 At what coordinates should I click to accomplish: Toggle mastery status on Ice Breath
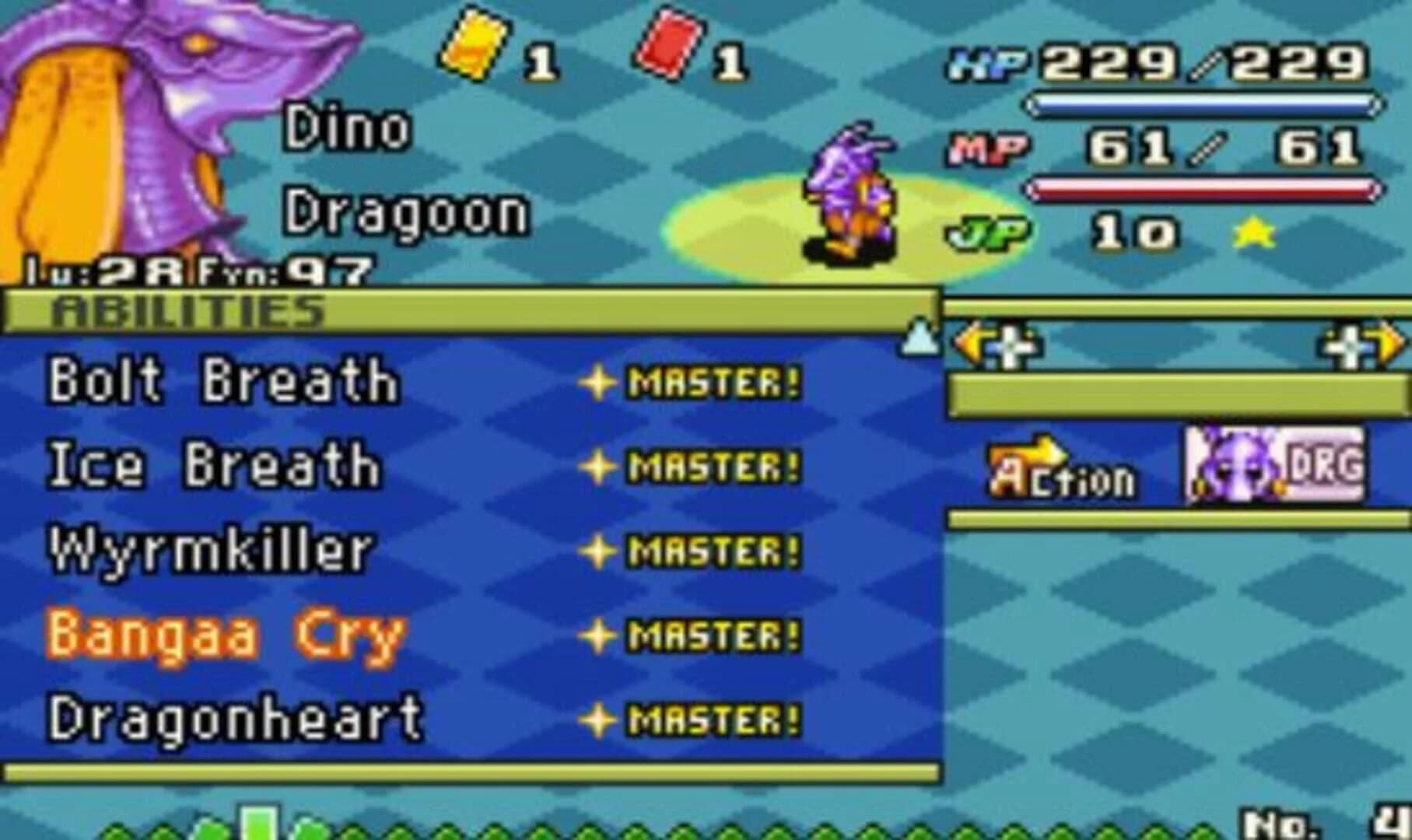coord(599,464)
